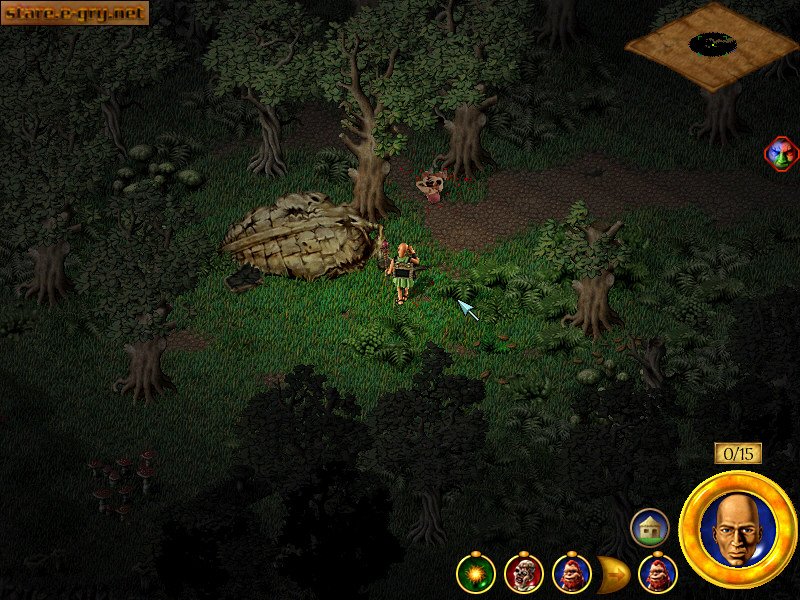Choose the pale zombie face icon
The height and width of the screenshot is (600, 800).
coord(523,574)
